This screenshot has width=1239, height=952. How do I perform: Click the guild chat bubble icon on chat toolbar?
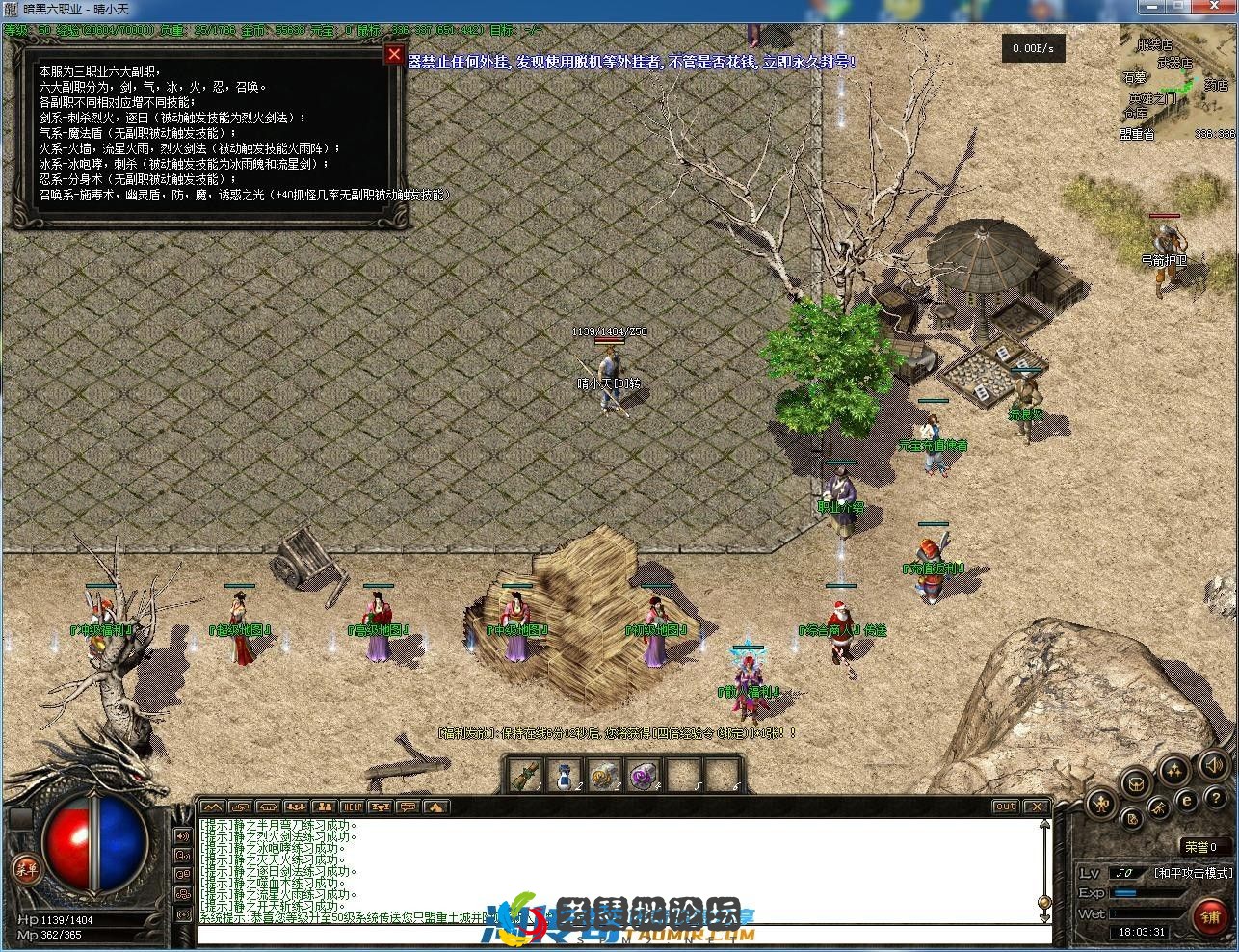(408, 807)
